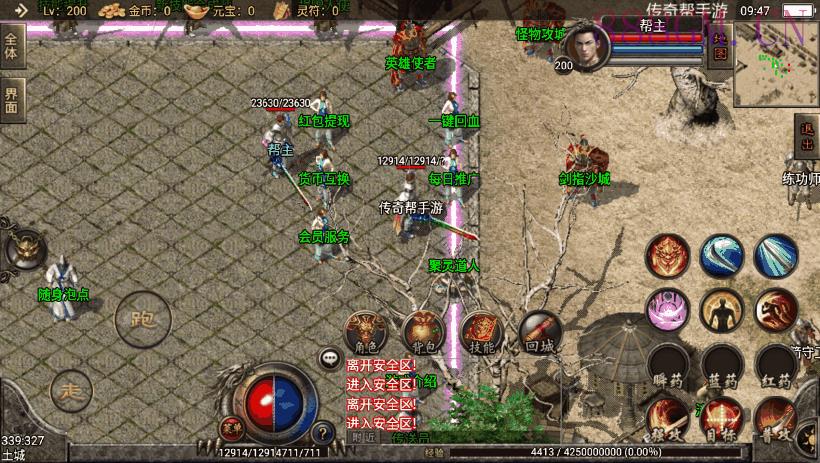Toggle the 界面 interface button
The image size is (820, 463).
[x=12, y=99]
